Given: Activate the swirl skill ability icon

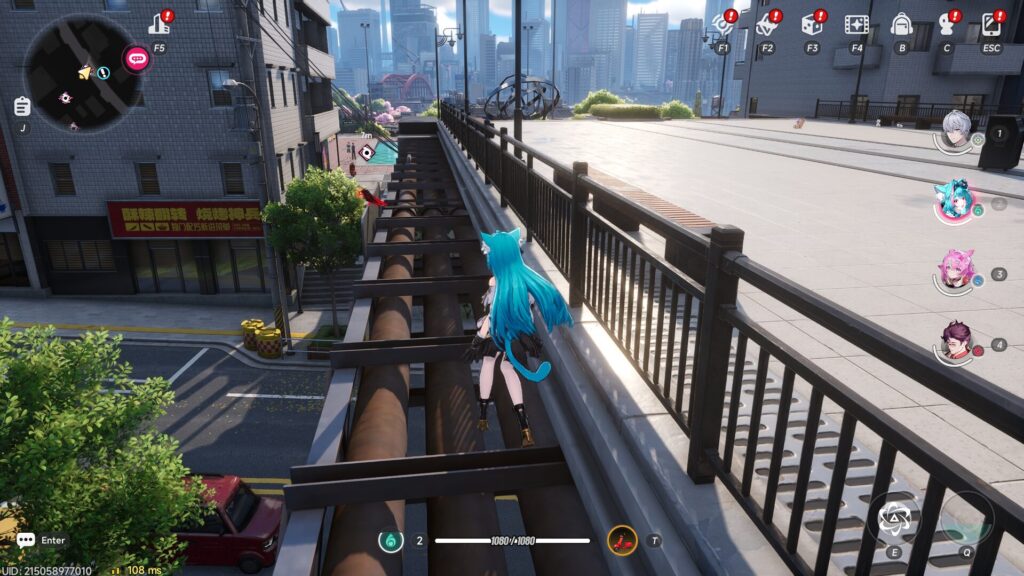Looking at the screenshot, I should pos(893,518).
